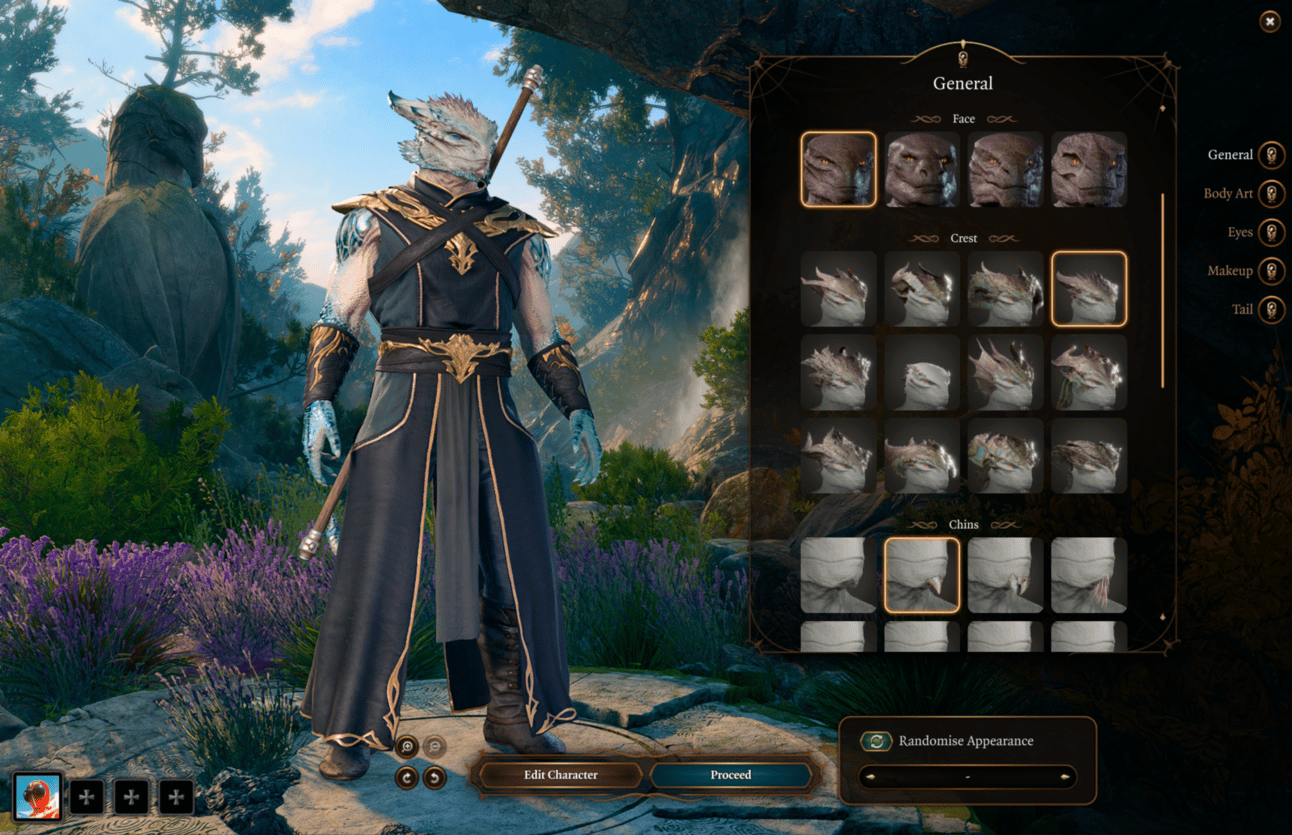Close the character appearance screen
The height and width of the screenshot is (835, 1292).
point(1269,21)
